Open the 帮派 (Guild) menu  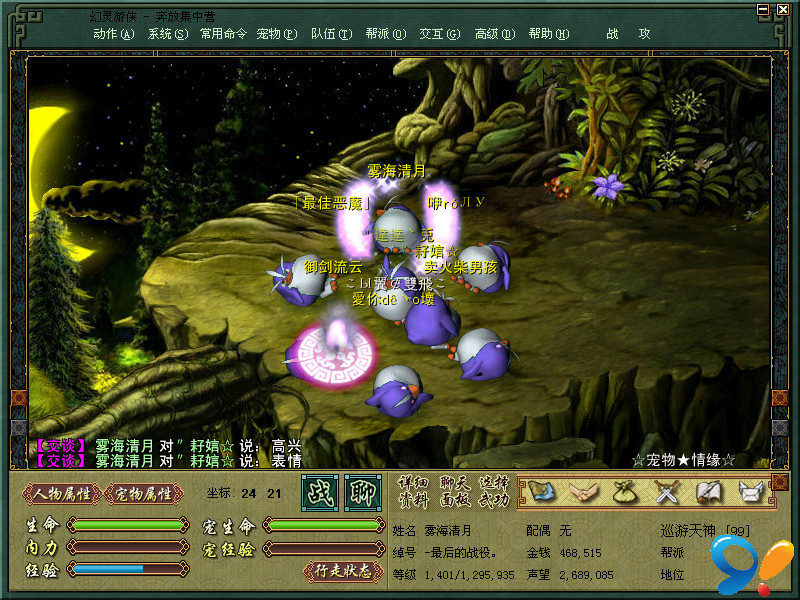[x=385, y=33]
